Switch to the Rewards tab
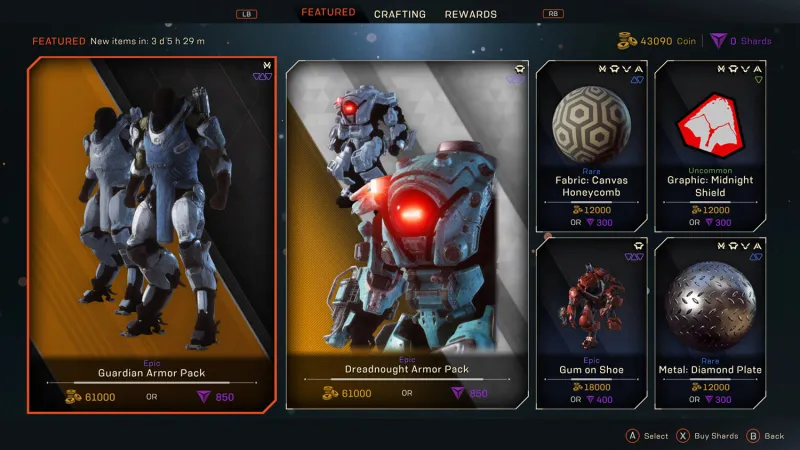800x450 pixels. tap(471, 14)
